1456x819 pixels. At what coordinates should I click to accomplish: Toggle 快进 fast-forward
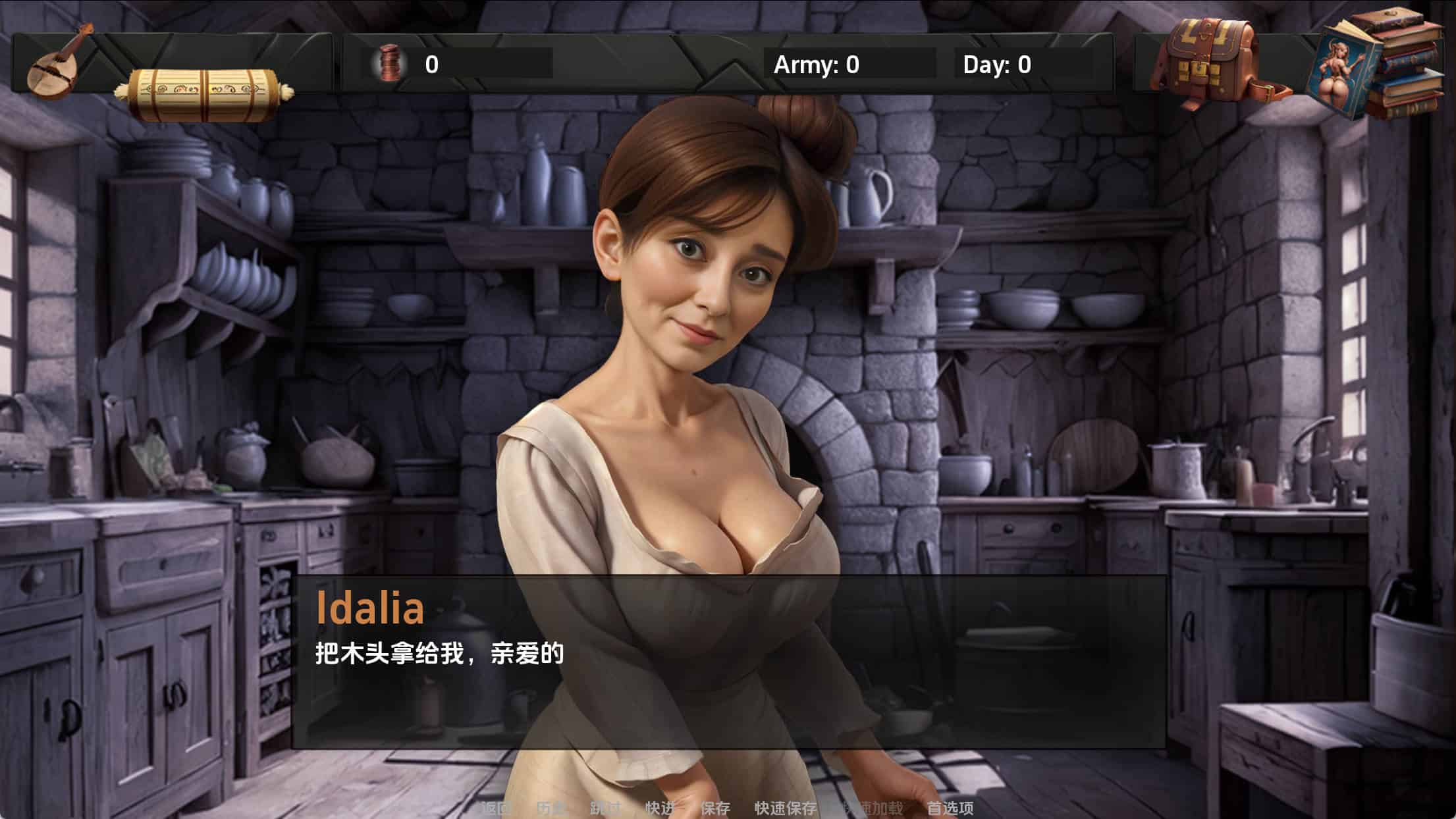[660, 808]
